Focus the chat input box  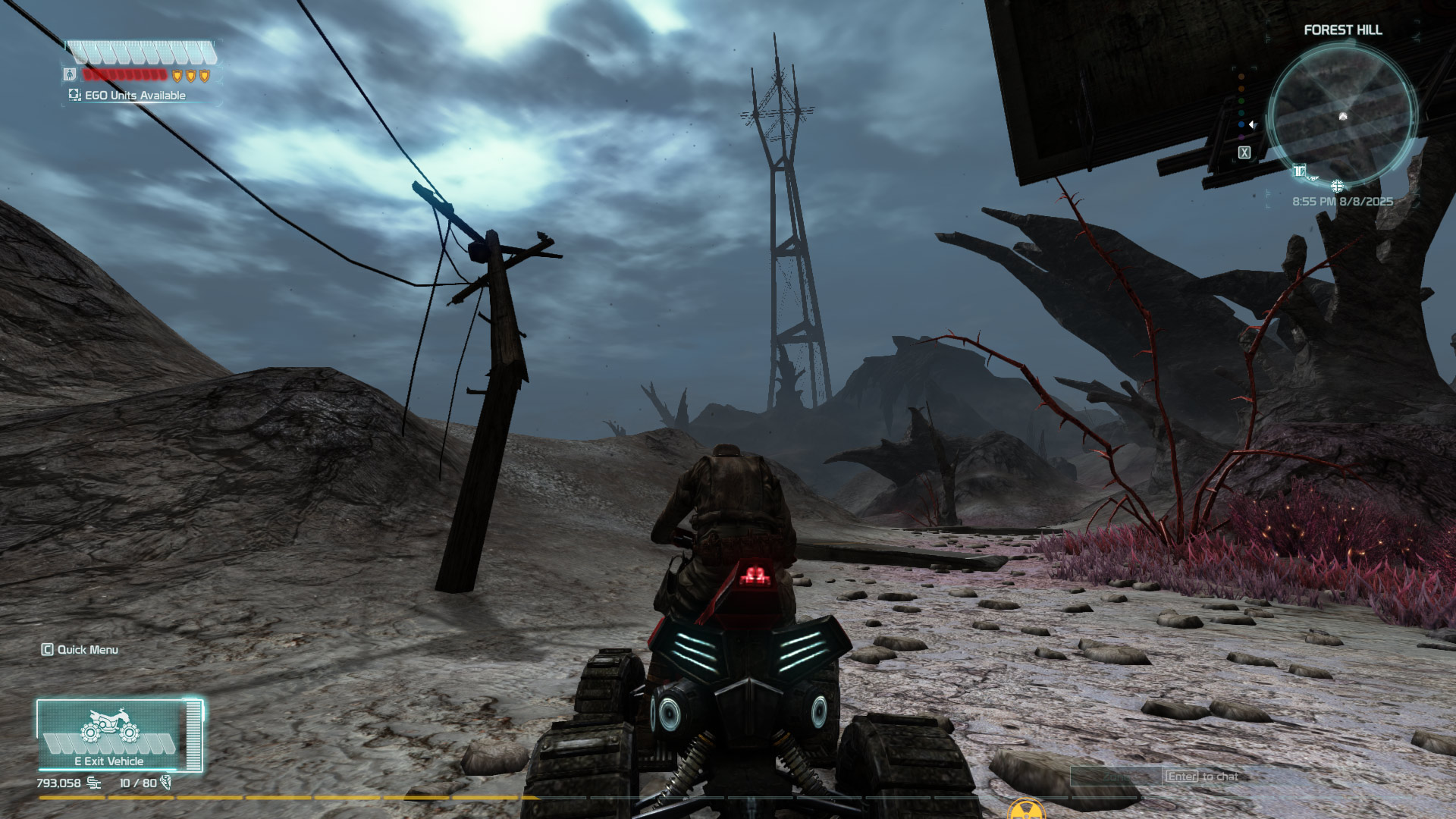click(1116, 777)
